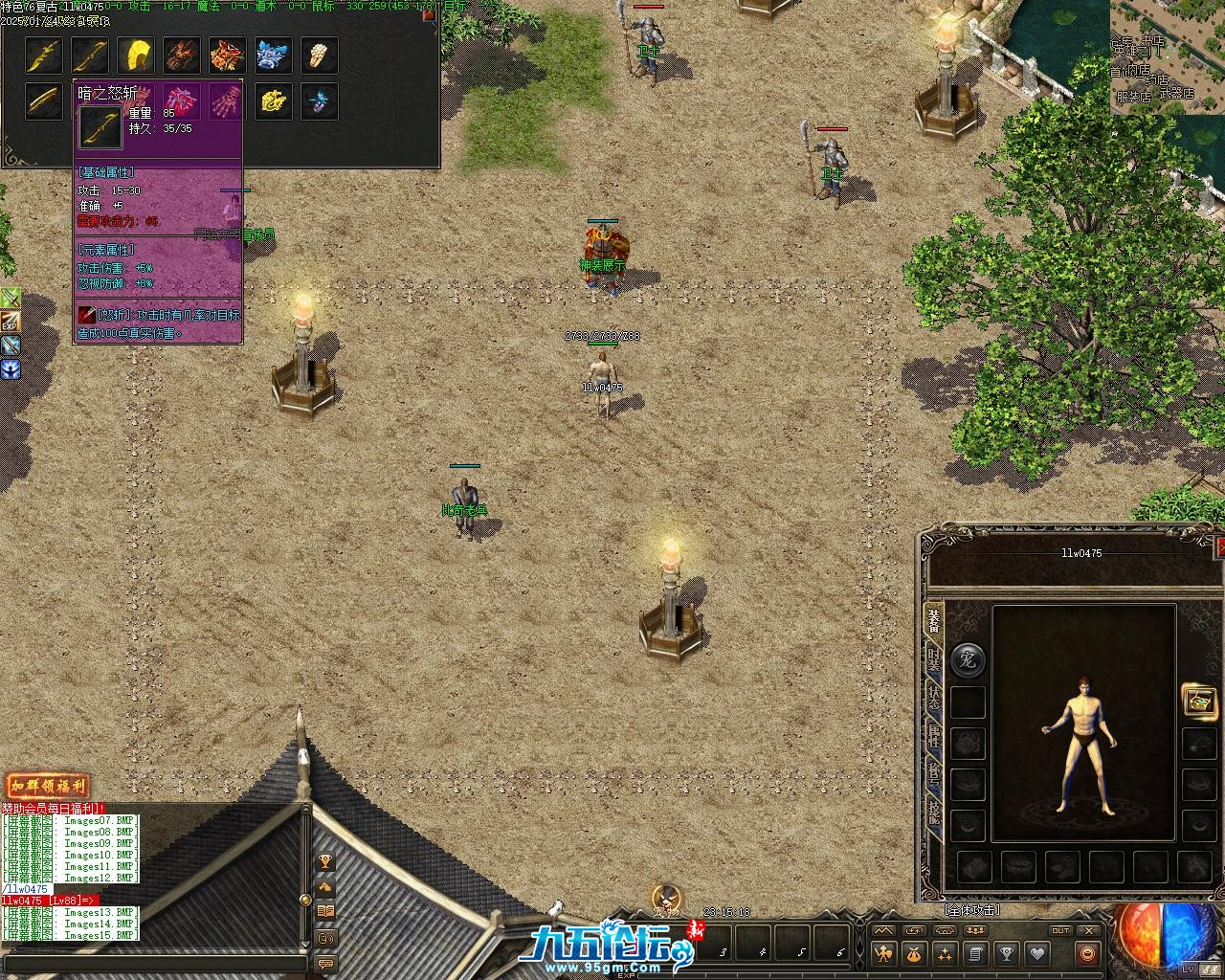Select the golden fan item in the bag

136,56
